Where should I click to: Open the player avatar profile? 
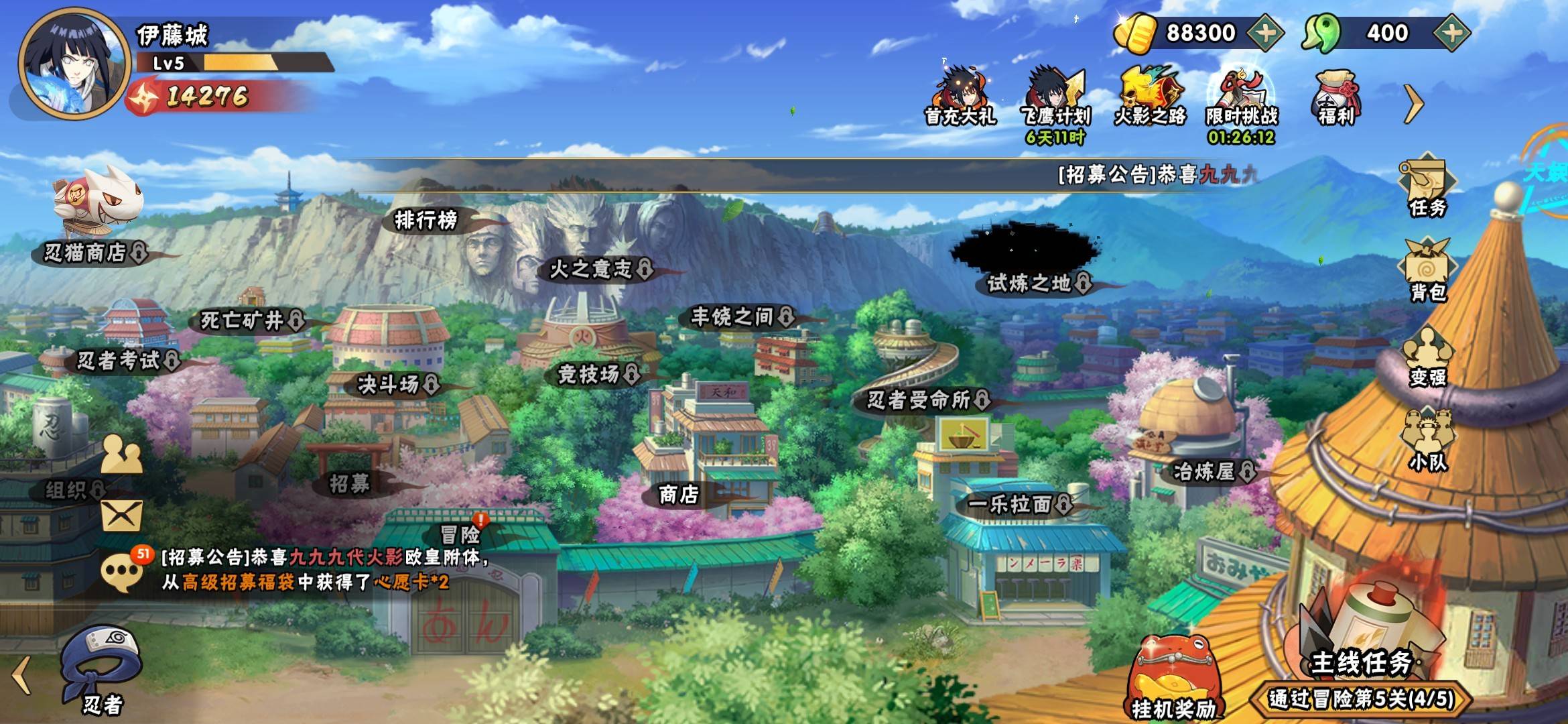click(x=74, y=64)
